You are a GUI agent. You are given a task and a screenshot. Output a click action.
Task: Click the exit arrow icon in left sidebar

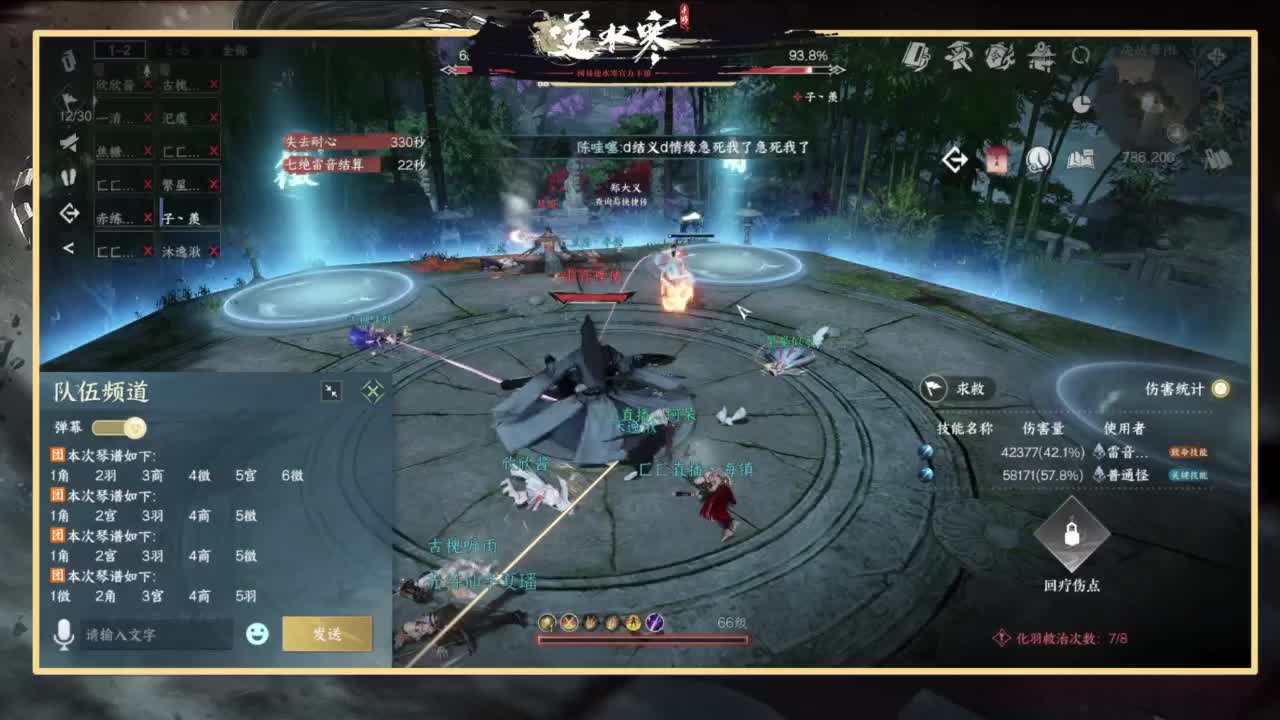(x=70, y=213)
